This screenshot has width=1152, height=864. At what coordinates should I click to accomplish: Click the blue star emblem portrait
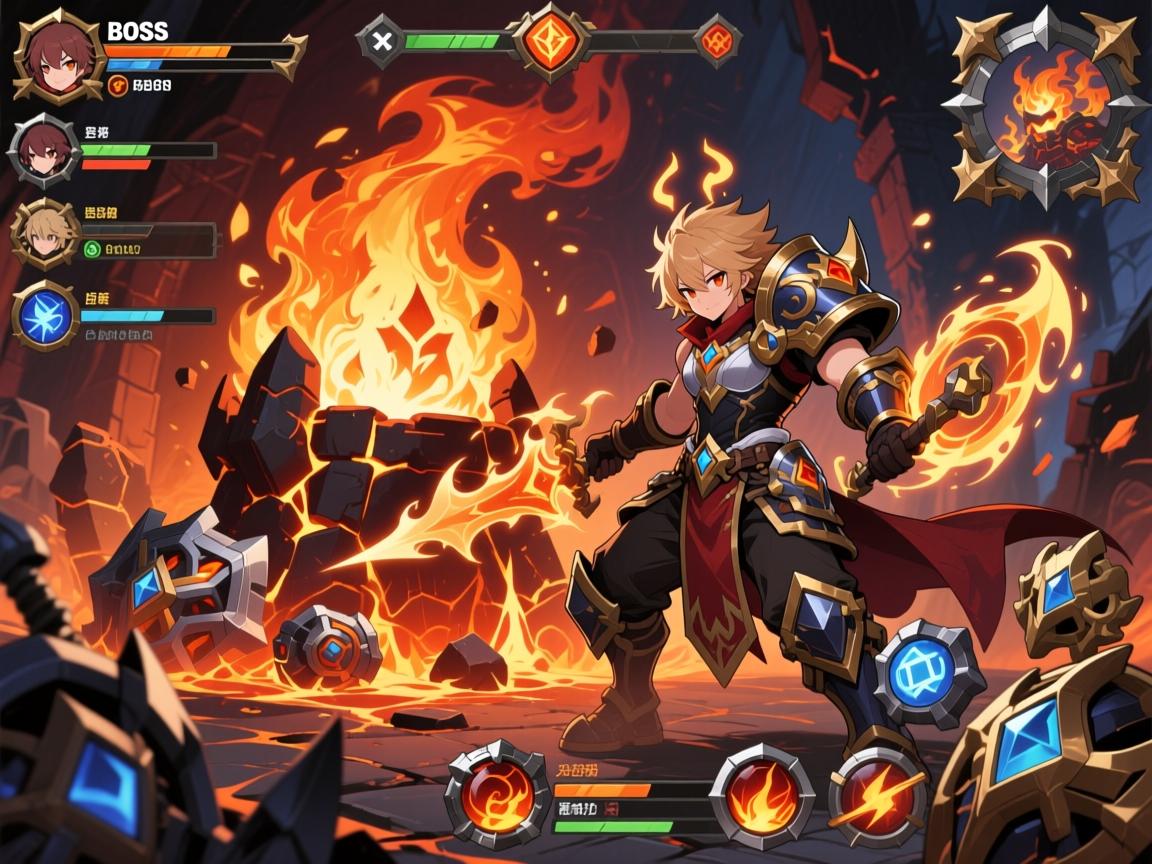pyautogui.click(x=46, y=315)
